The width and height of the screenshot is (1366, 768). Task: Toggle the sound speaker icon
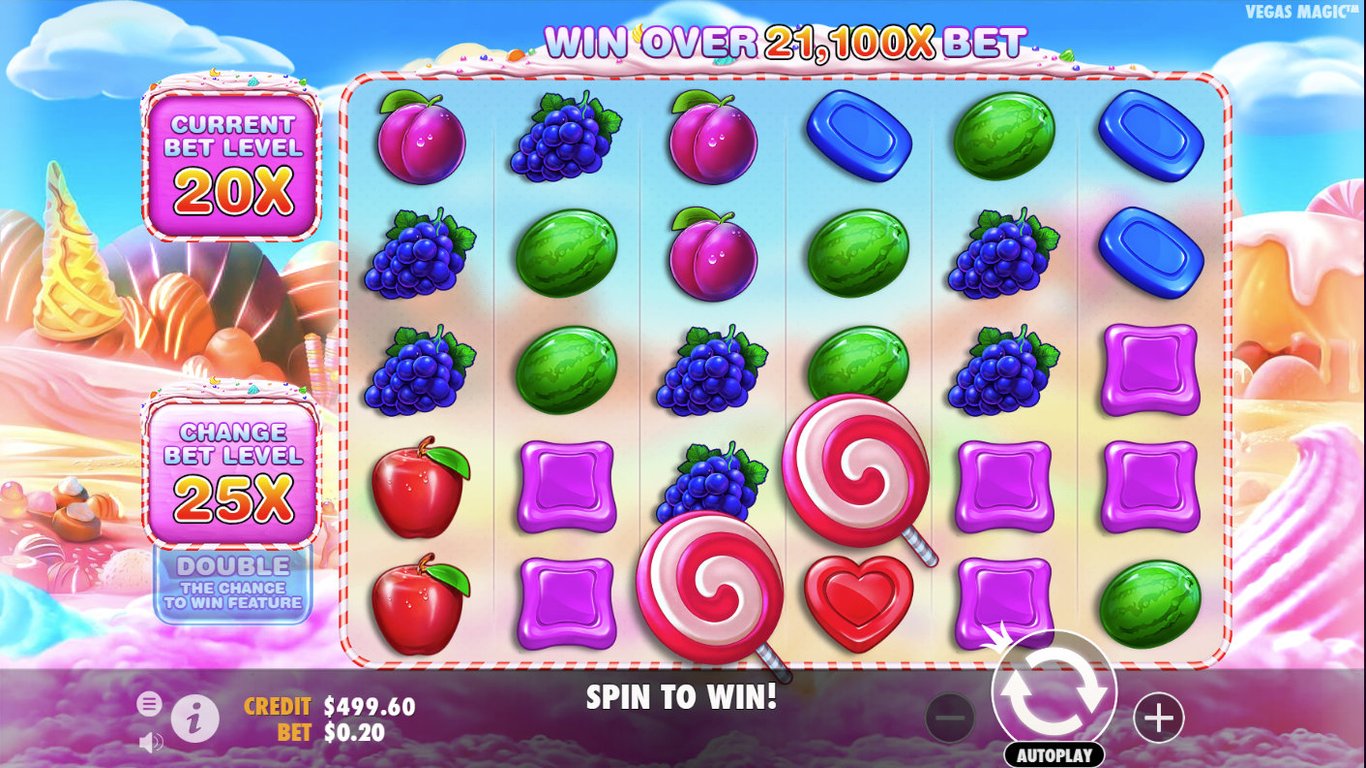(x=151, y=742)
